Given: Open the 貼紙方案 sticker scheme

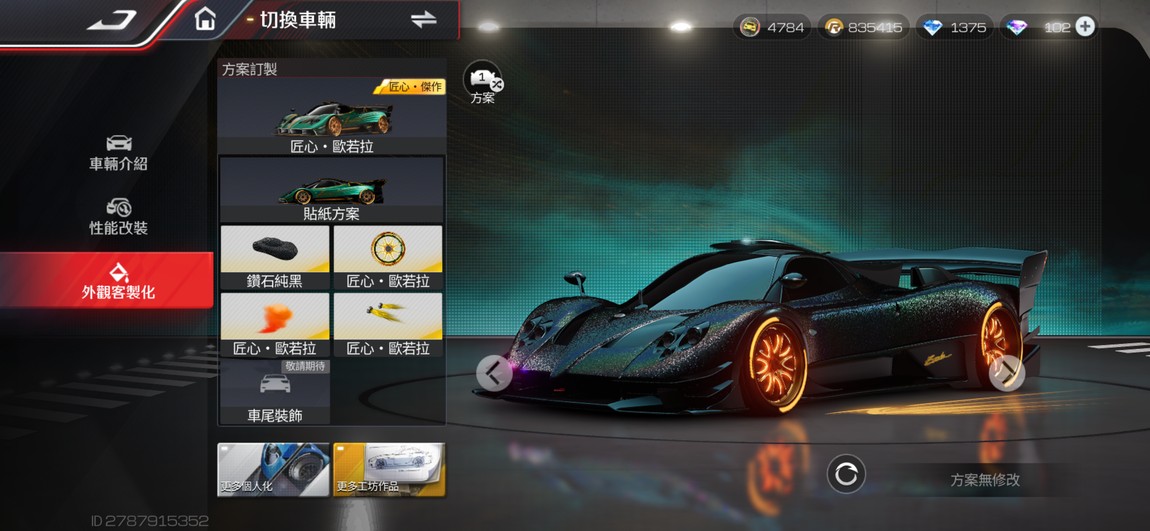Looking at the screenshot, I should click(332, 189).
